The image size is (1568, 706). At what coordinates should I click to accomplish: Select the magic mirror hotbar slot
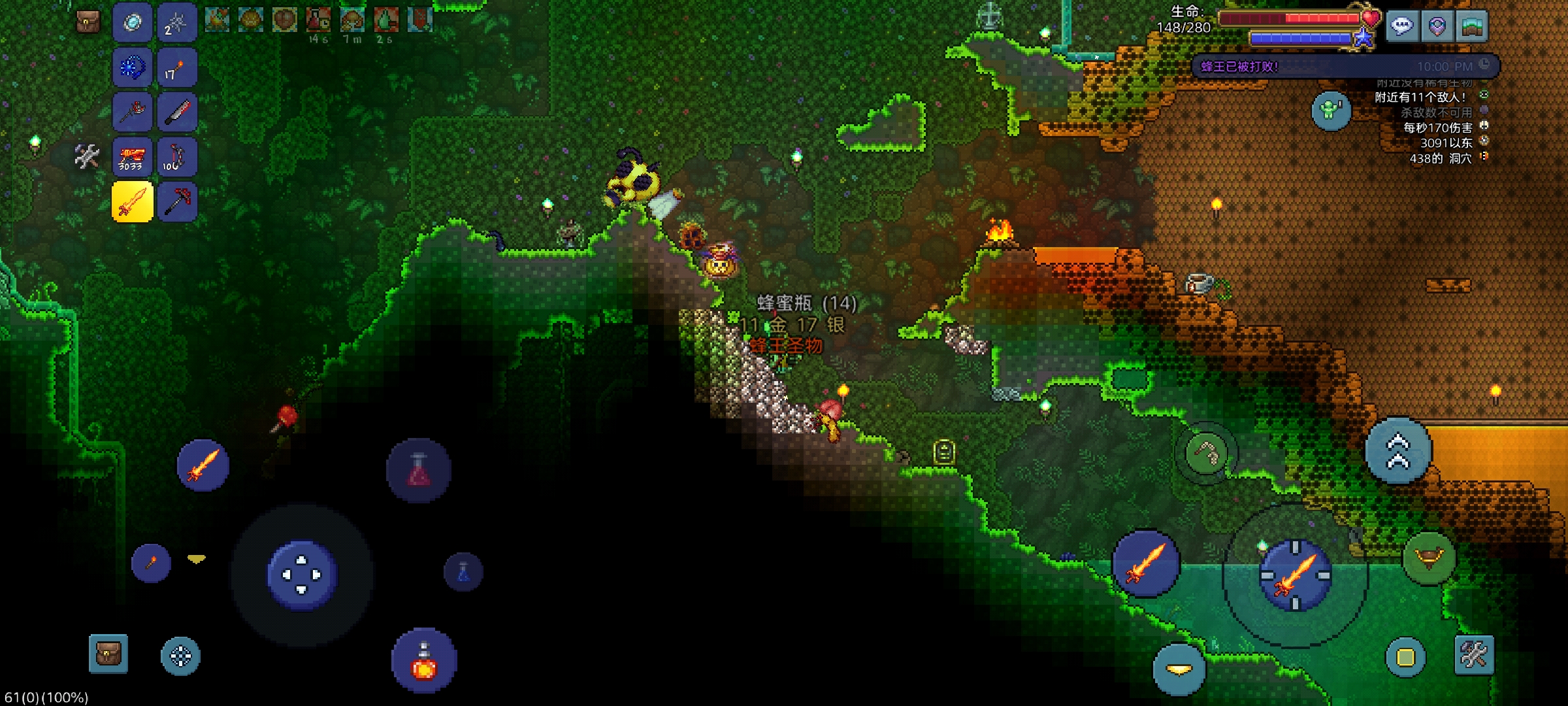[133, 23]
